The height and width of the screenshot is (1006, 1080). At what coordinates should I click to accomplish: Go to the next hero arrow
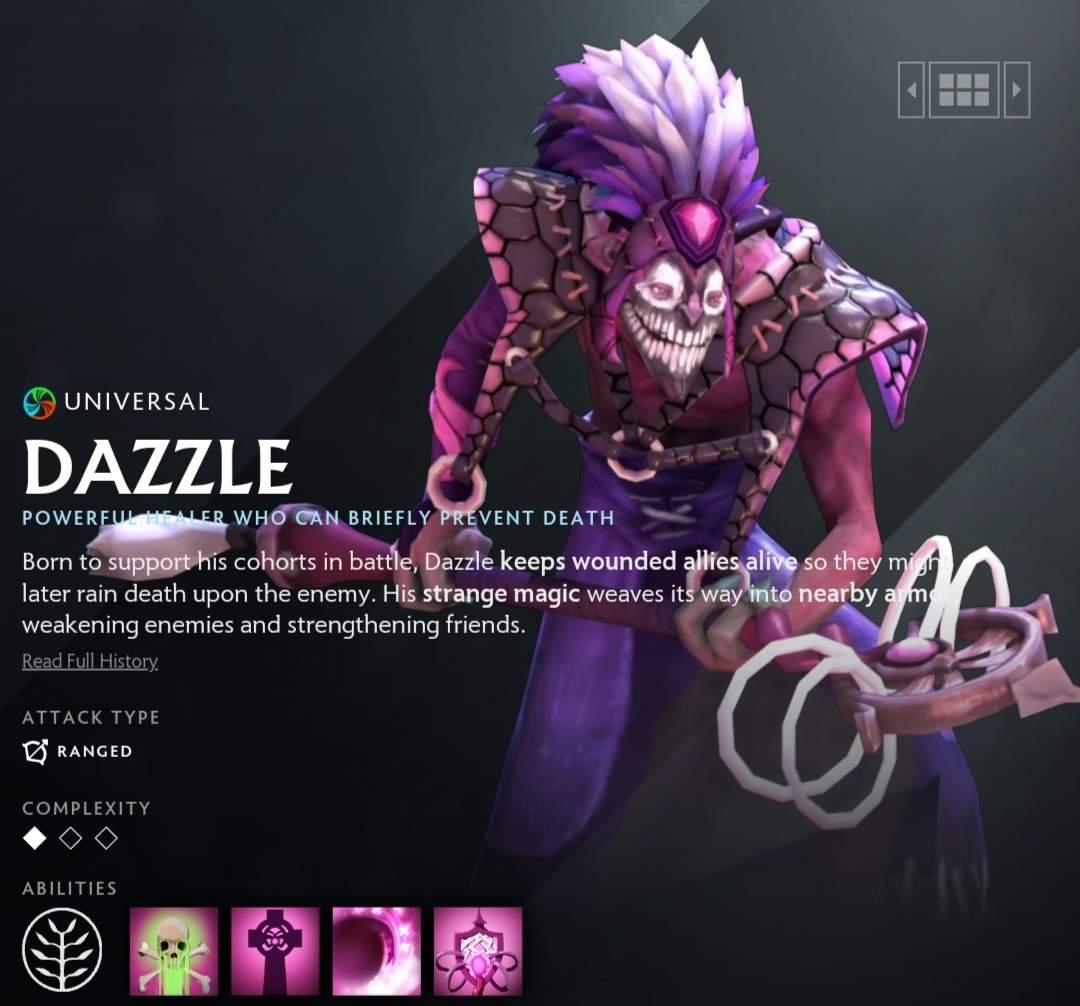1017,90
